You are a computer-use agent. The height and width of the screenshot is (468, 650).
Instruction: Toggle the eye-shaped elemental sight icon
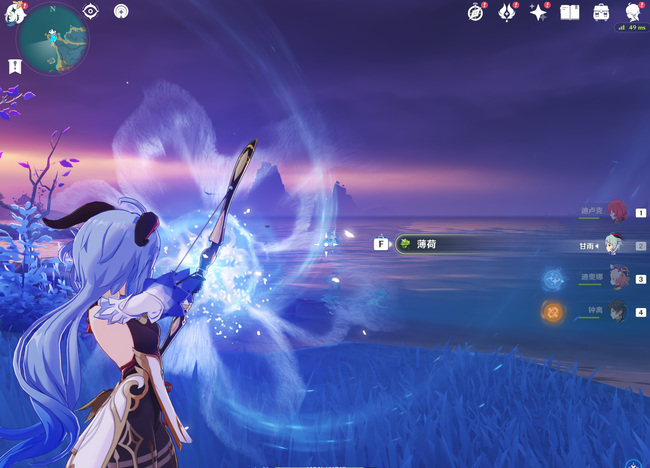click(90, 12)
